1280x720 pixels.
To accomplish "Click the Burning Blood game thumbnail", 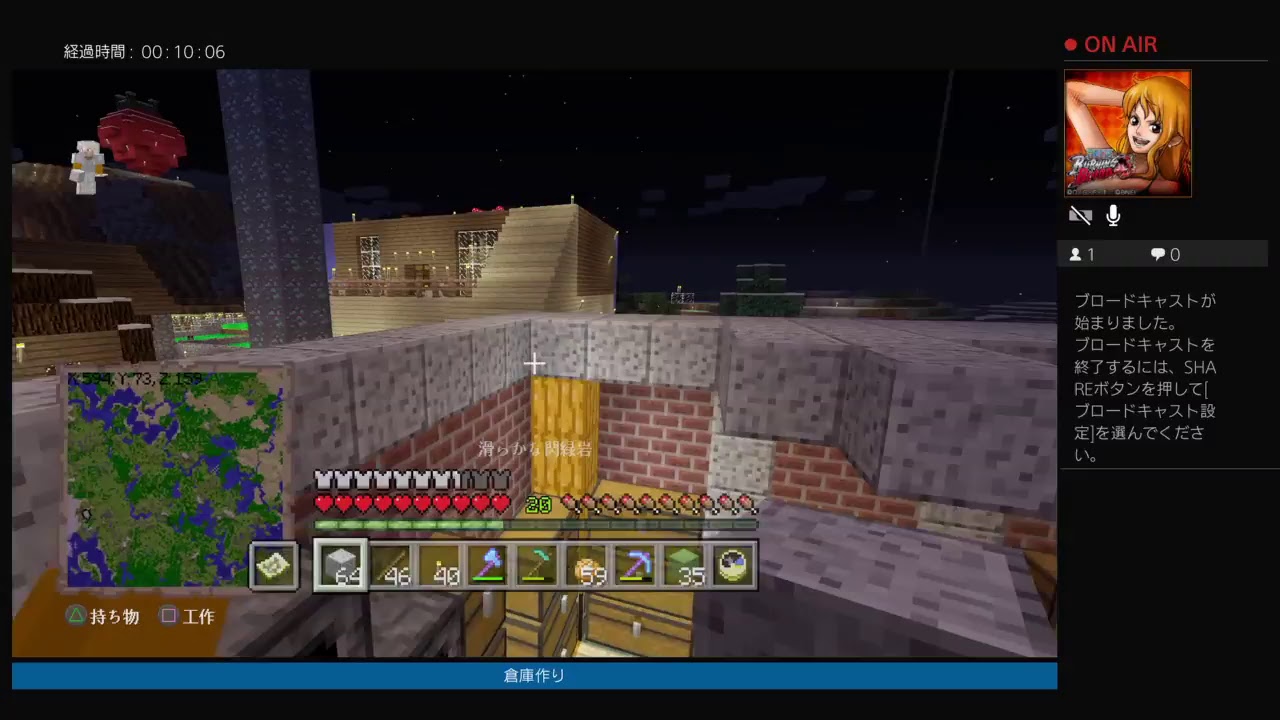I will [1127, 134].
